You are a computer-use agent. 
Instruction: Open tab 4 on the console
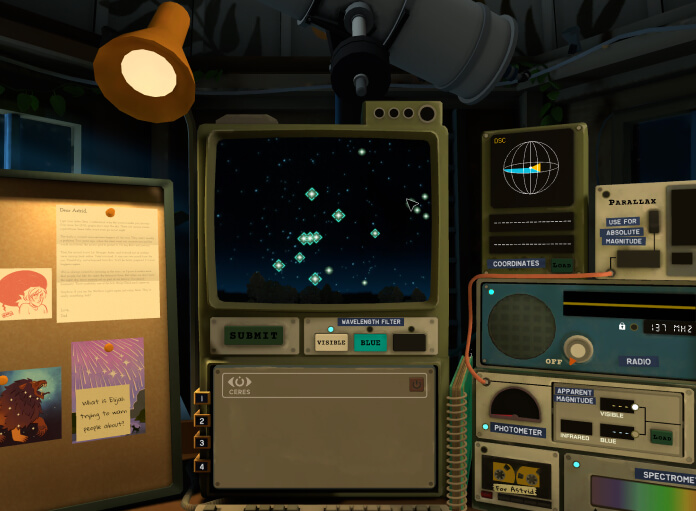pyautogui.click(x=201, y=465)
